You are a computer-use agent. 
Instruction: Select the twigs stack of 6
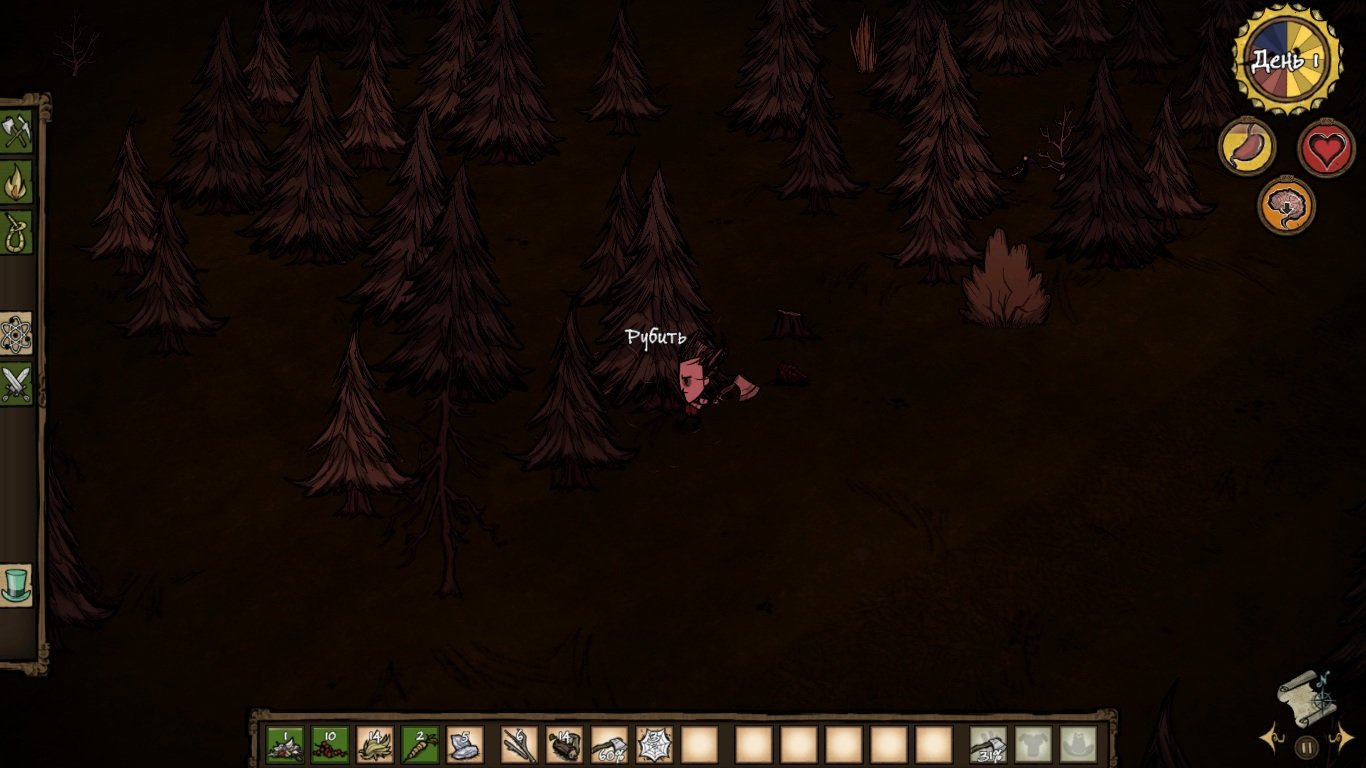tap(519, 745)
